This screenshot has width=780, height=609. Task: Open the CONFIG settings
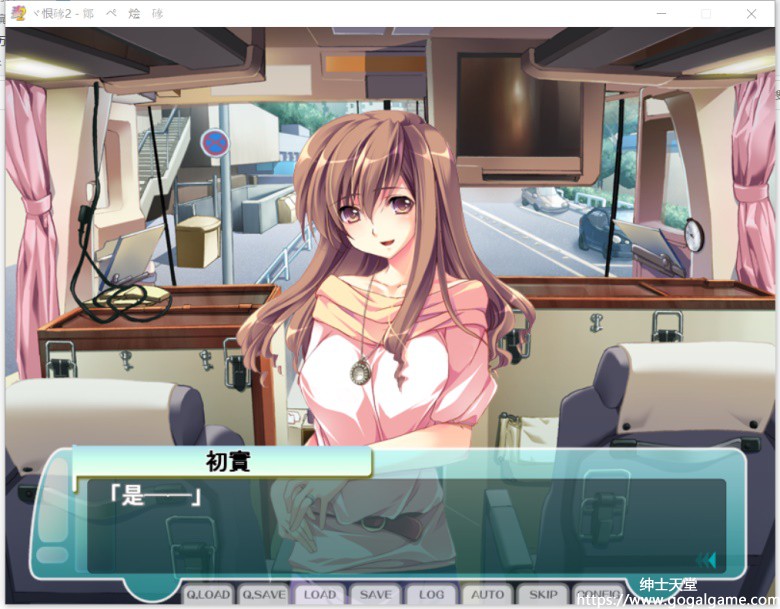pyautogui.click(x=598, y=594)
